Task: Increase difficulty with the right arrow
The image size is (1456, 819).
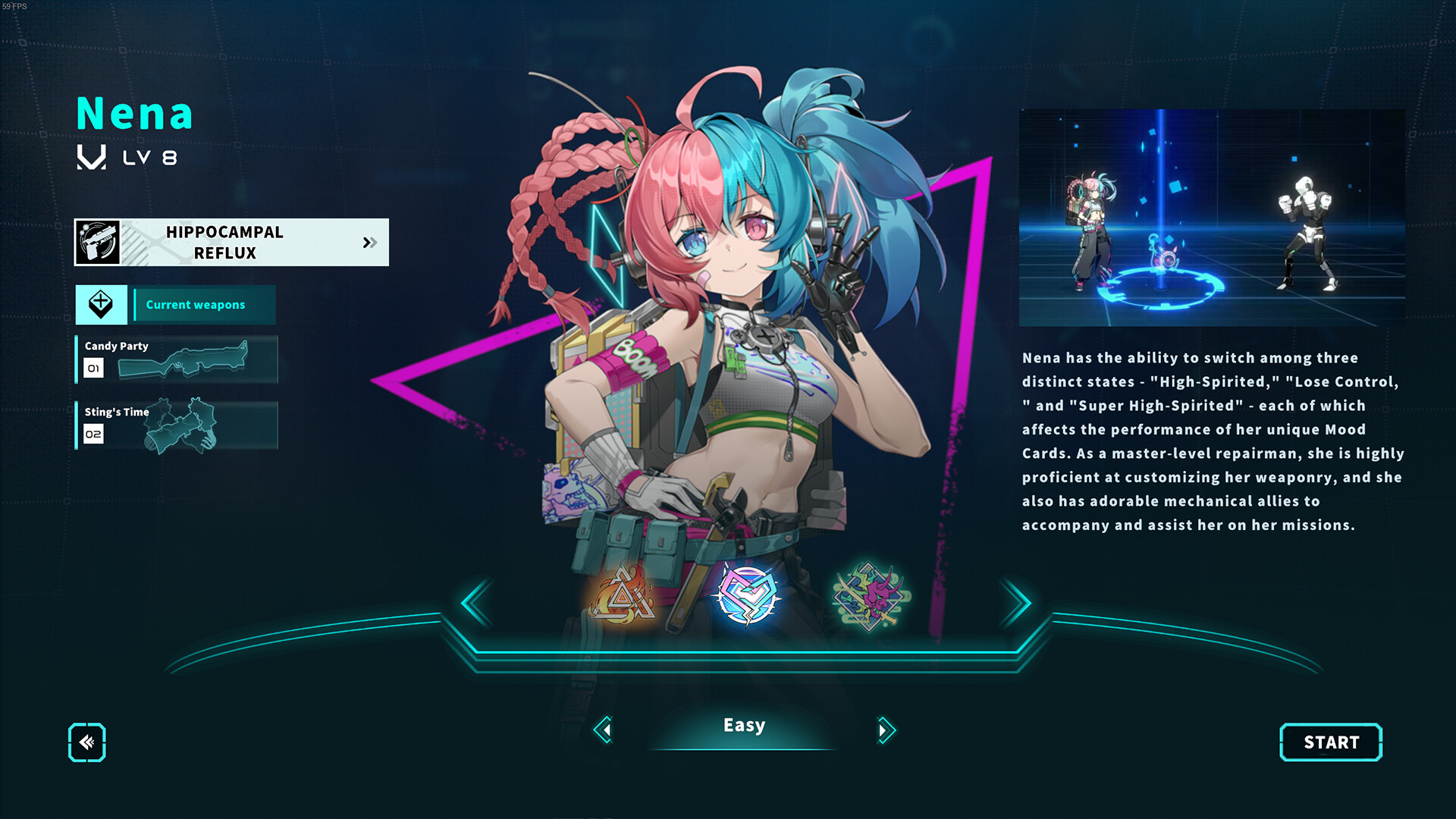Action: (883, 730)
